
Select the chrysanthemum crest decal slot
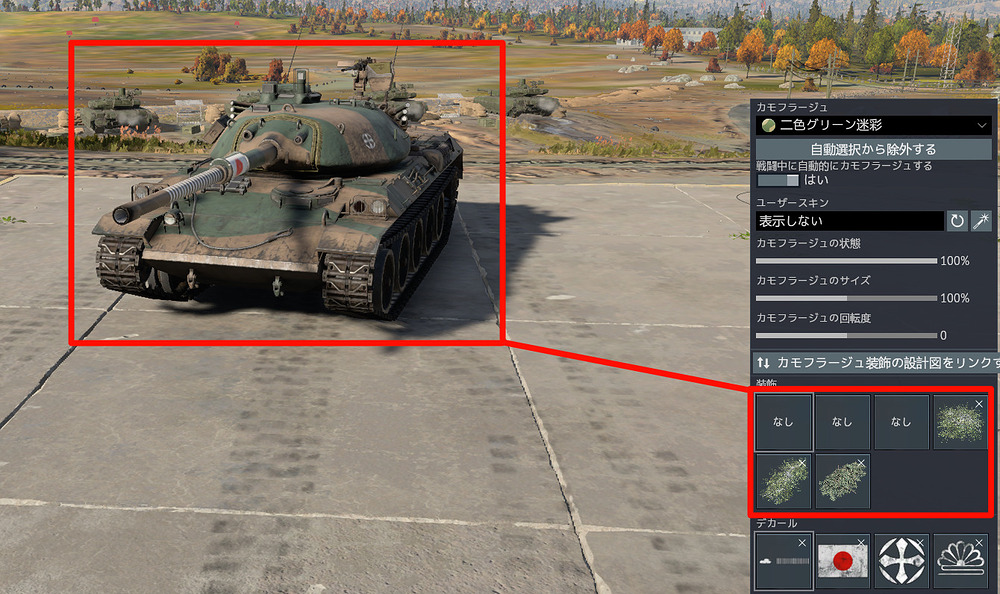[960, 561]
